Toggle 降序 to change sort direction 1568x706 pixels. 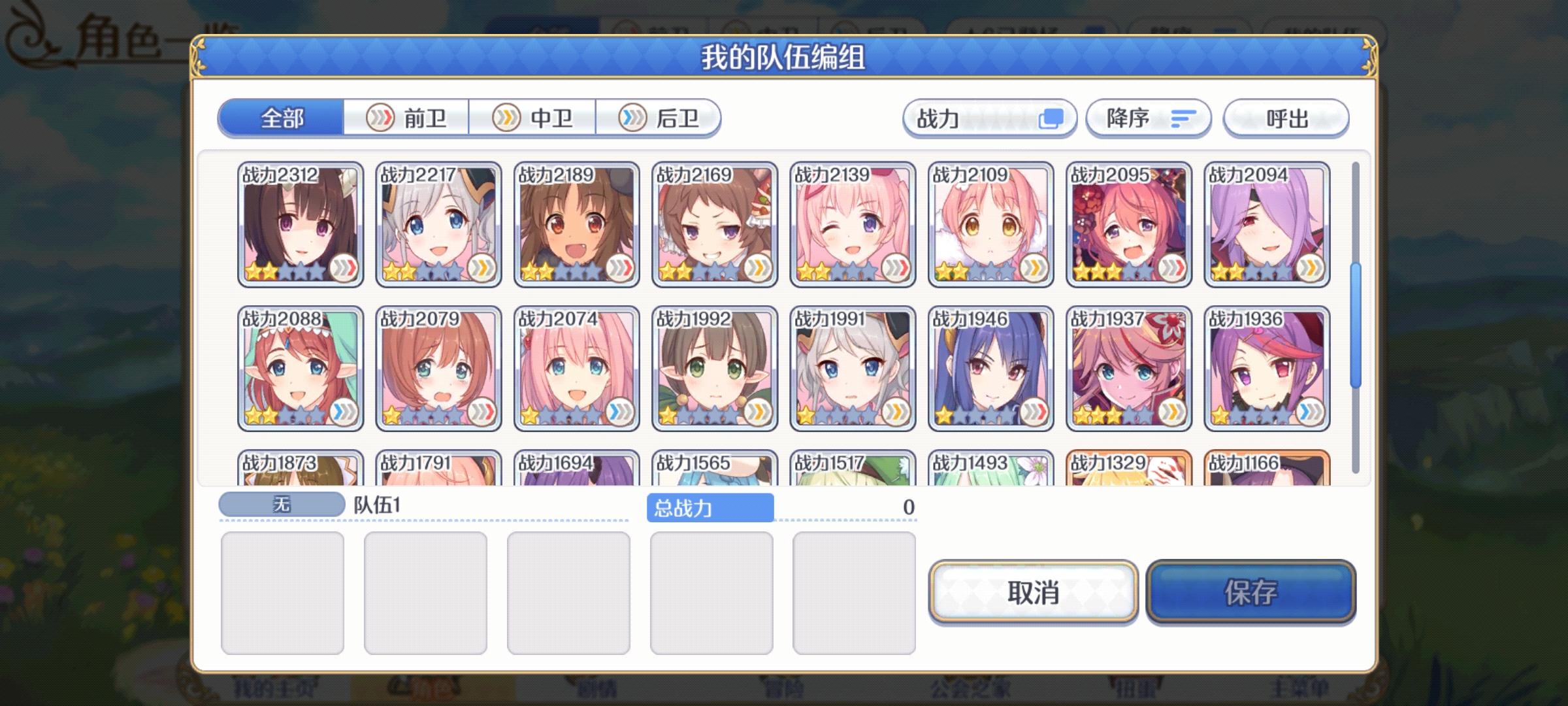[x=1147, y=118]
